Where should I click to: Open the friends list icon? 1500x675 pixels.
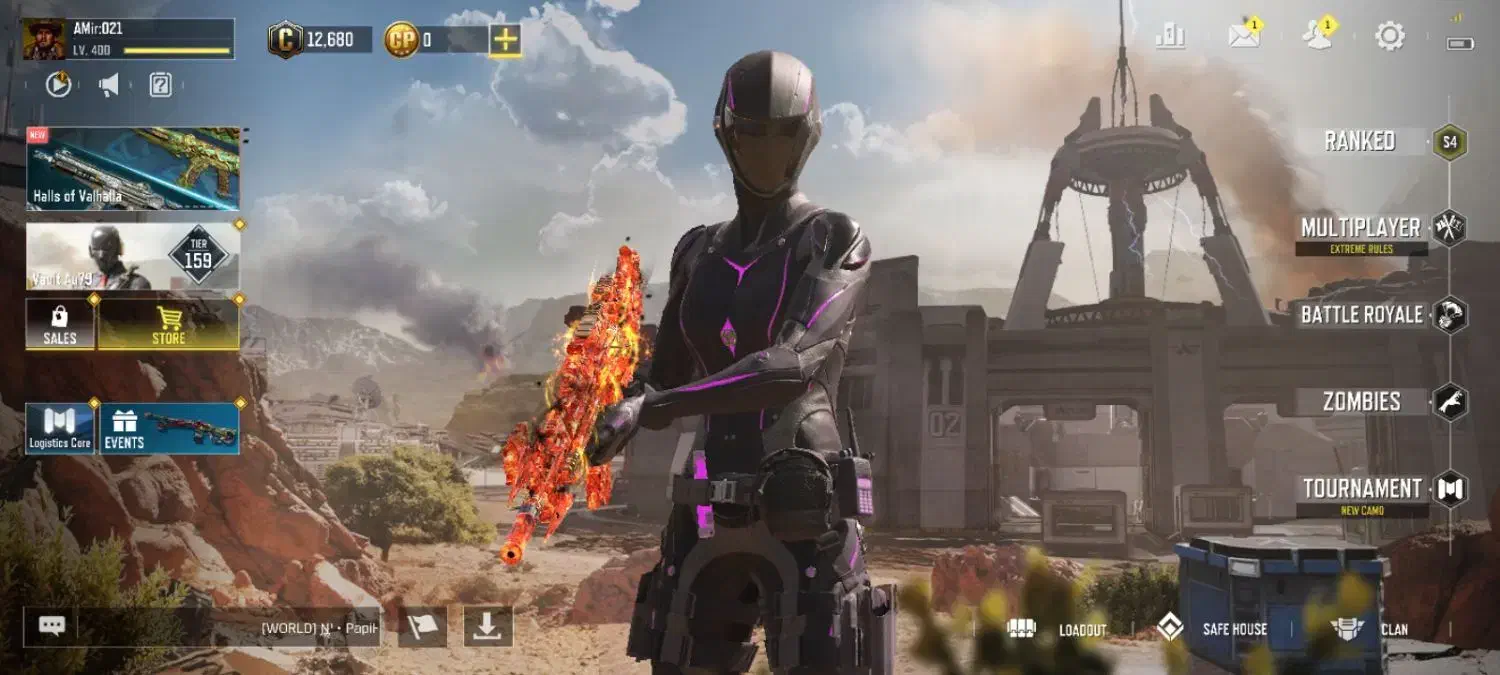pos(1317,36)
